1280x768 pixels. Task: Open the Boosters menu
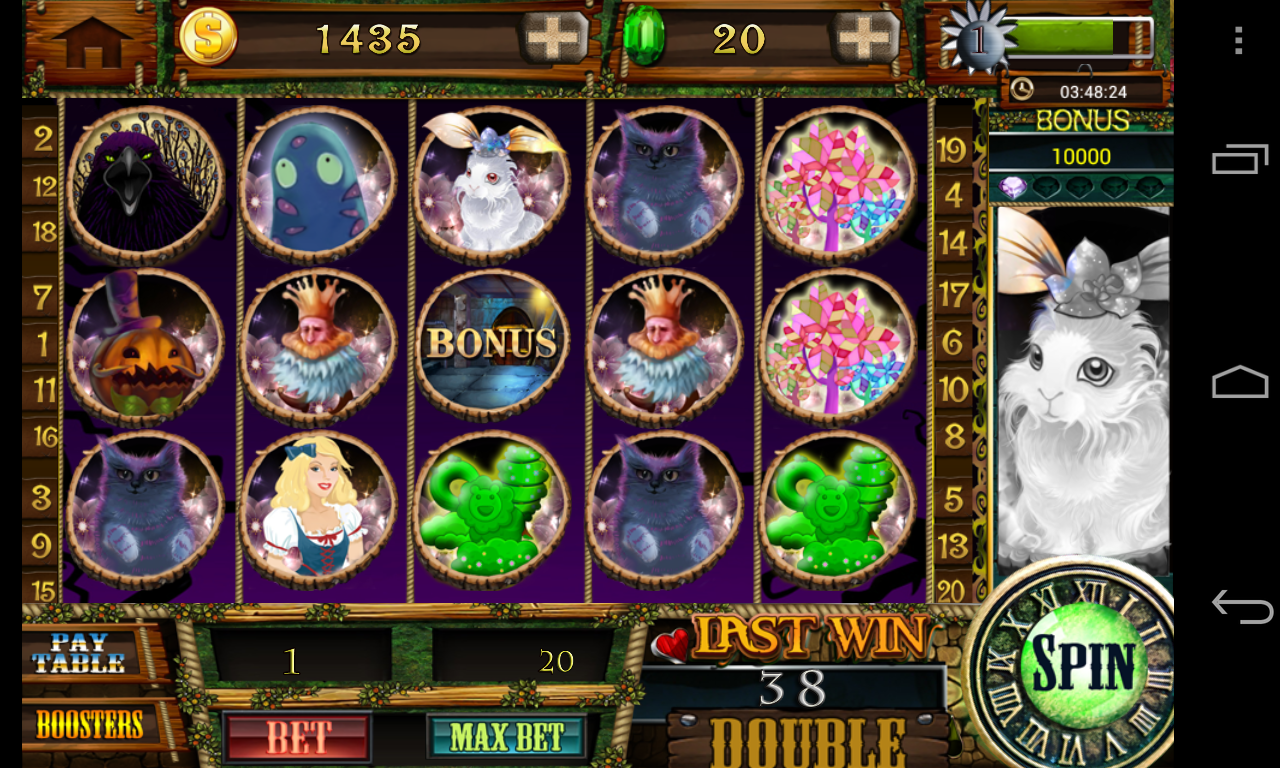click(x=89, y=724)
